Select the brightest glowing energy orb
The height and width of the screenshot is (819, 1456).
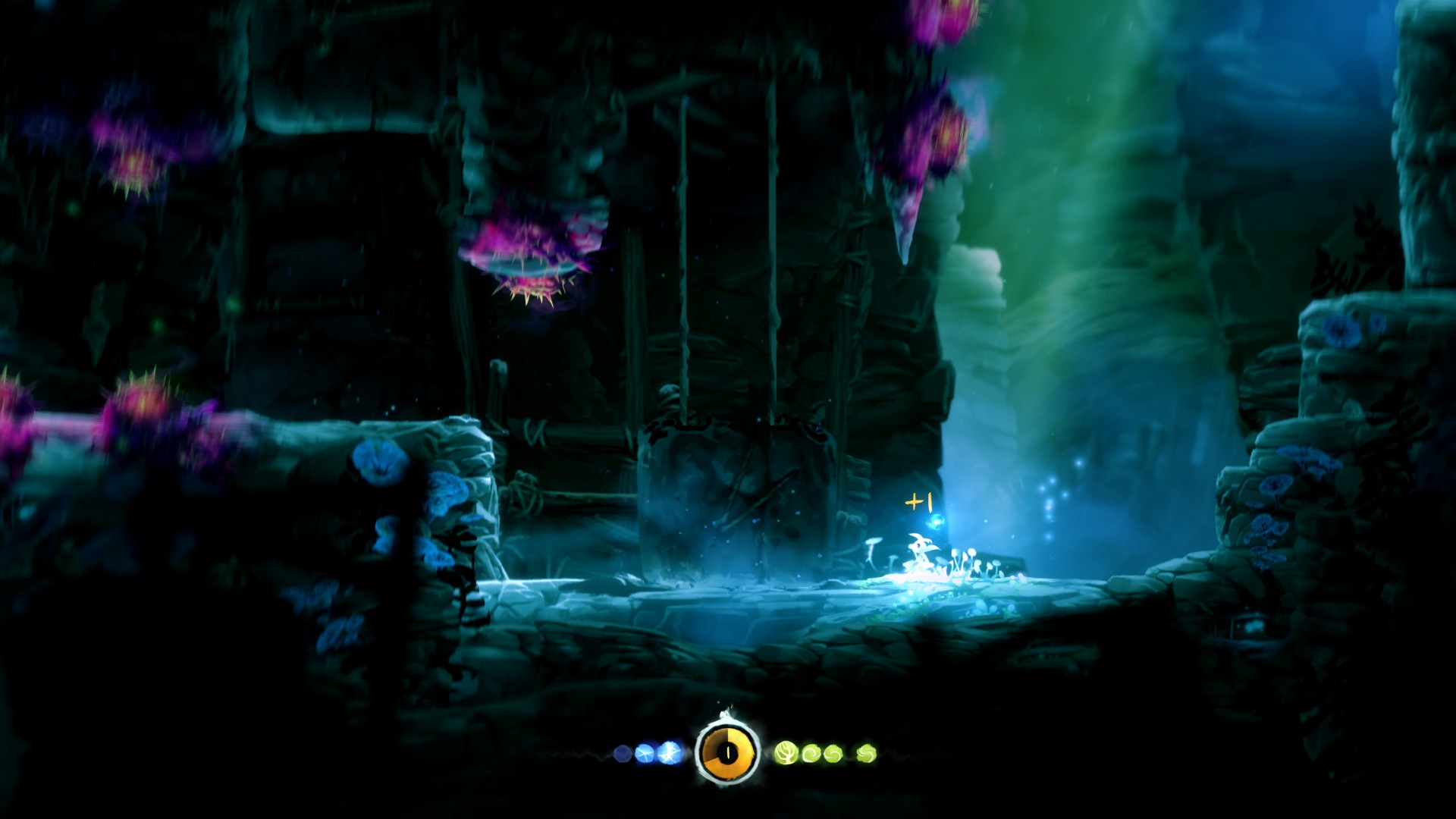pyautogui.click(x=669, y=752)
